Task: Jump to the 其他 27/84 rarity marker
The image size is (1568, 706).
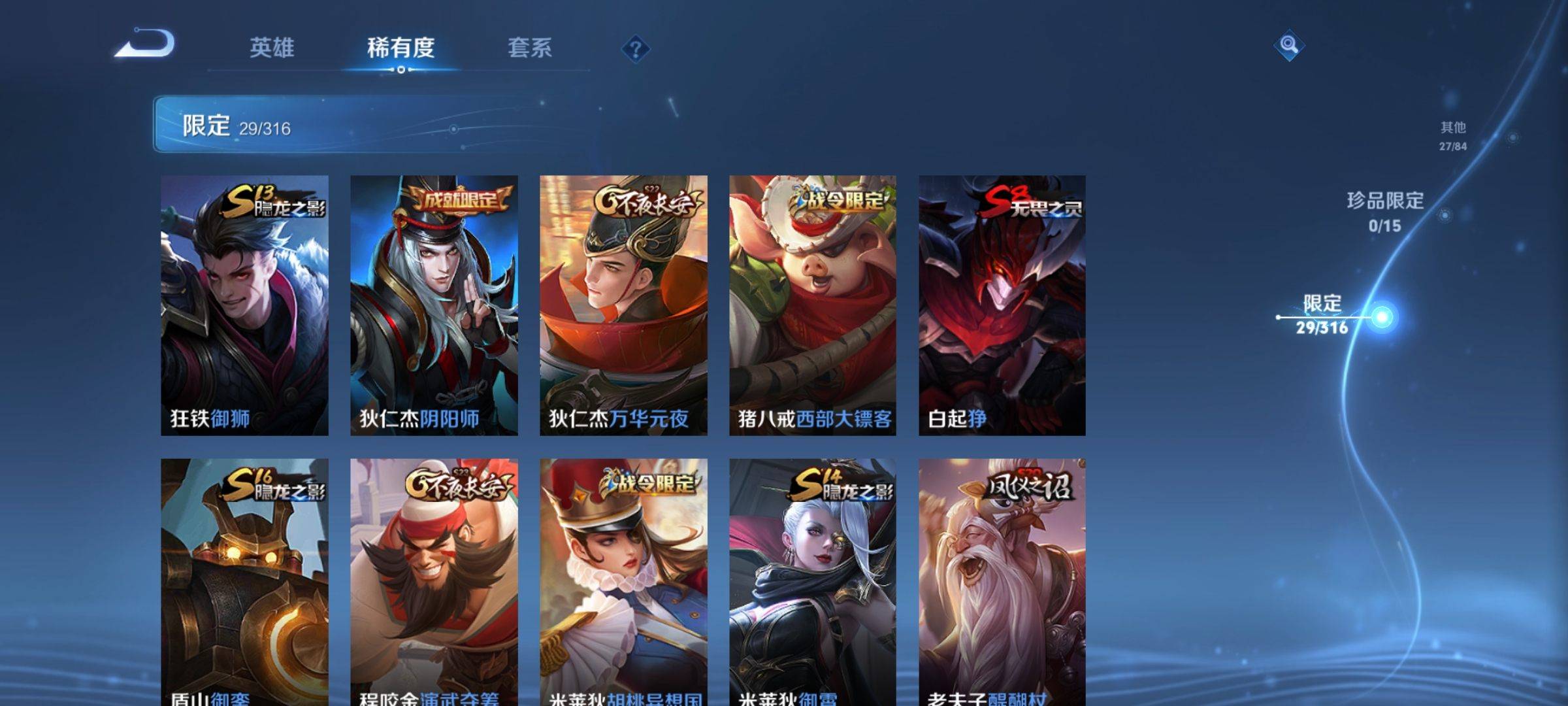Action: [x=1453, y=136]
